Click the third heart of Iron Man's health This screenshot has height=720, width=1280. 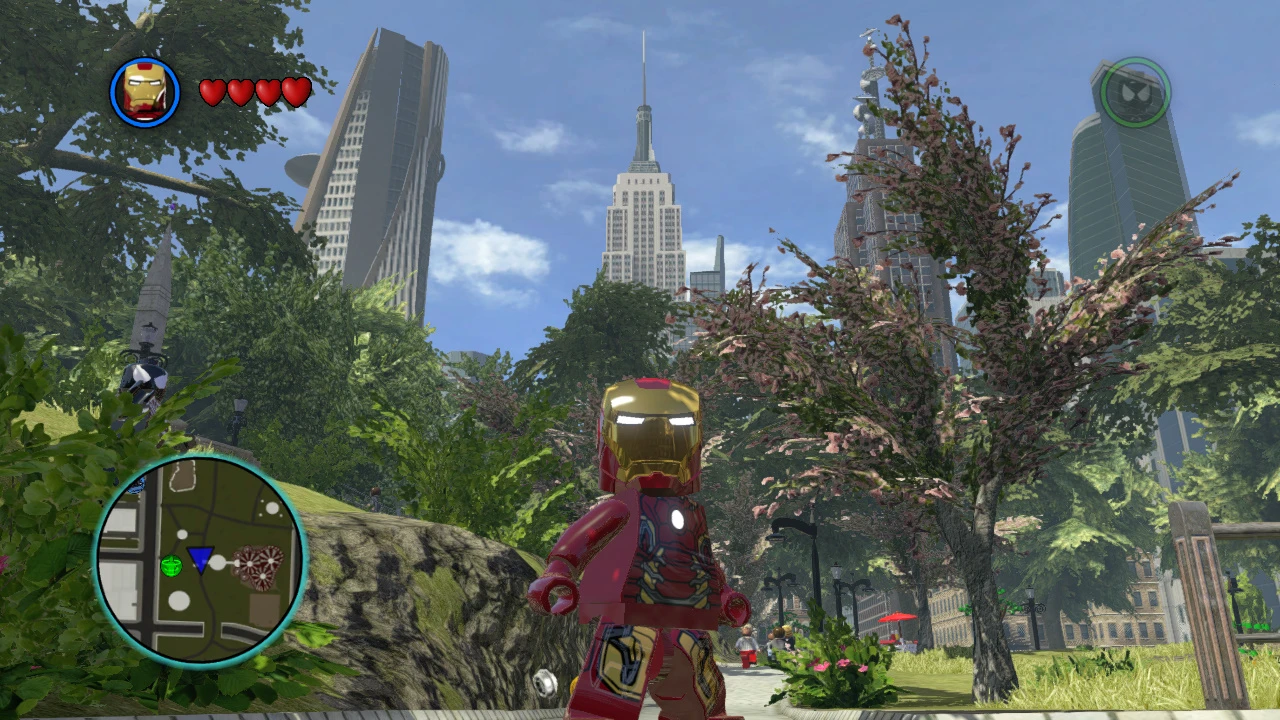pos(266,91)
